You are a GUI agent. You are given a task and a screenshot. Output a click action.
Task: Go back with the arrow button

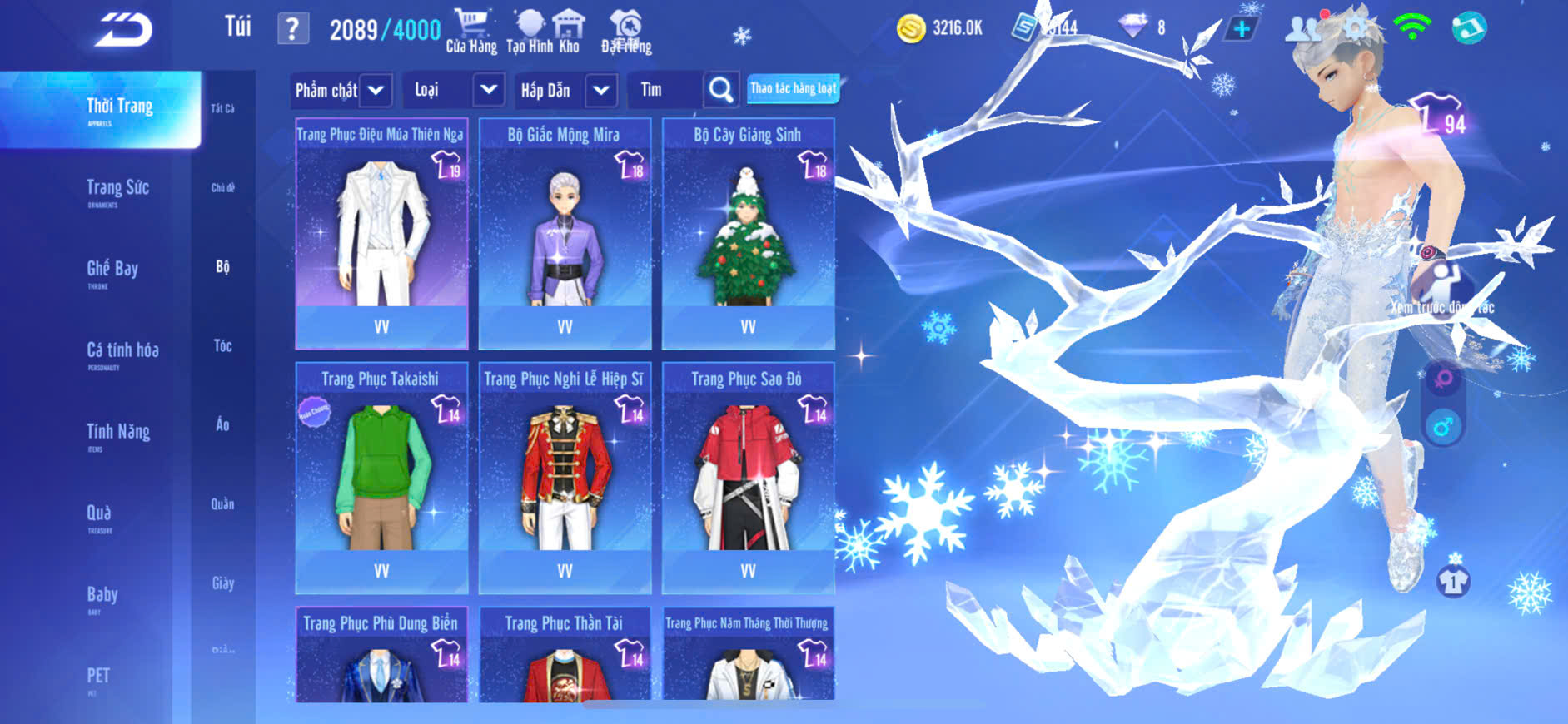124,31
